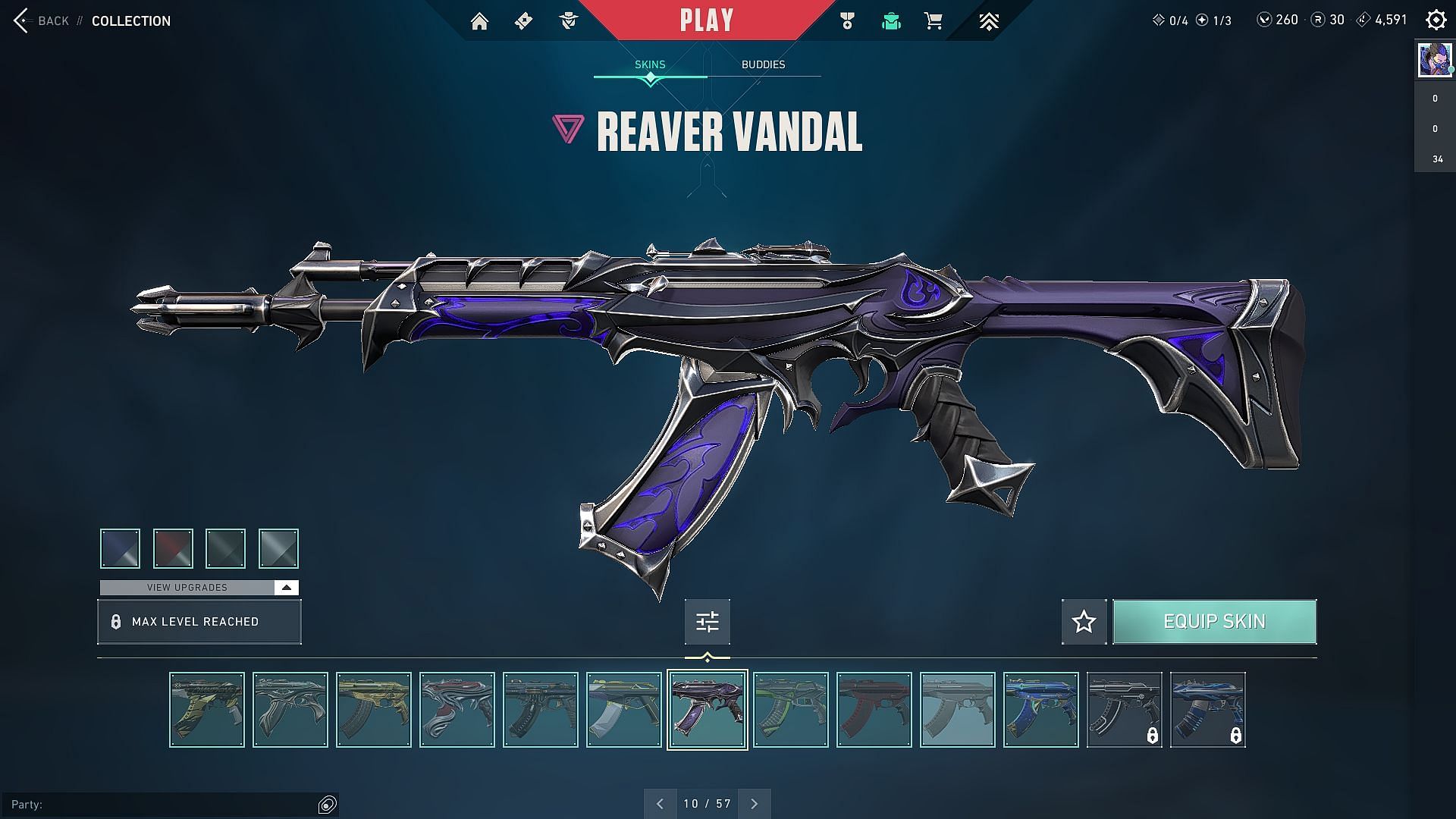Open the store shopping cart

coord(934,21)
